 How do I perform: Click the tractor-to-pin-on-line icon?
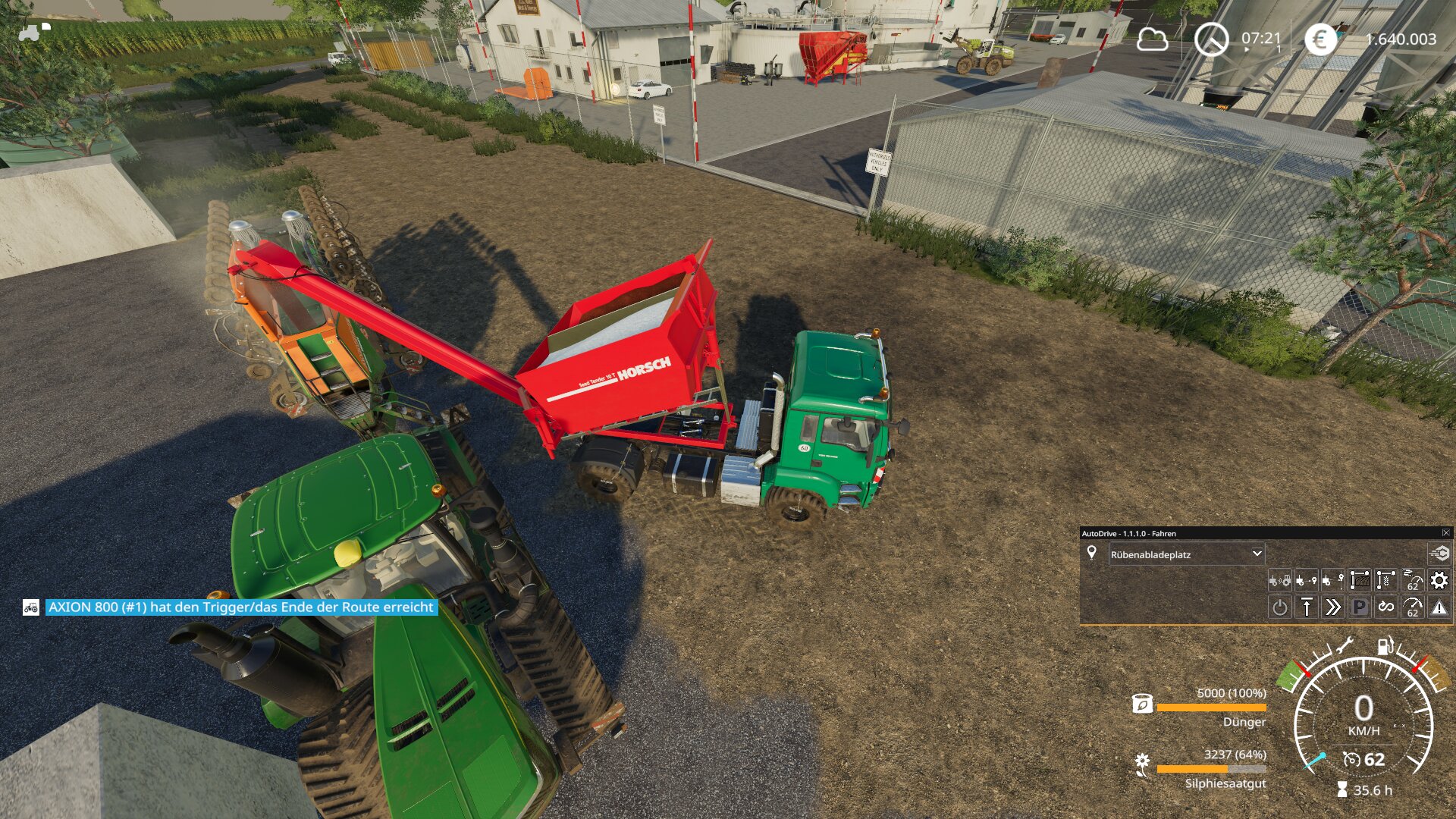[x=1332, y=581]
